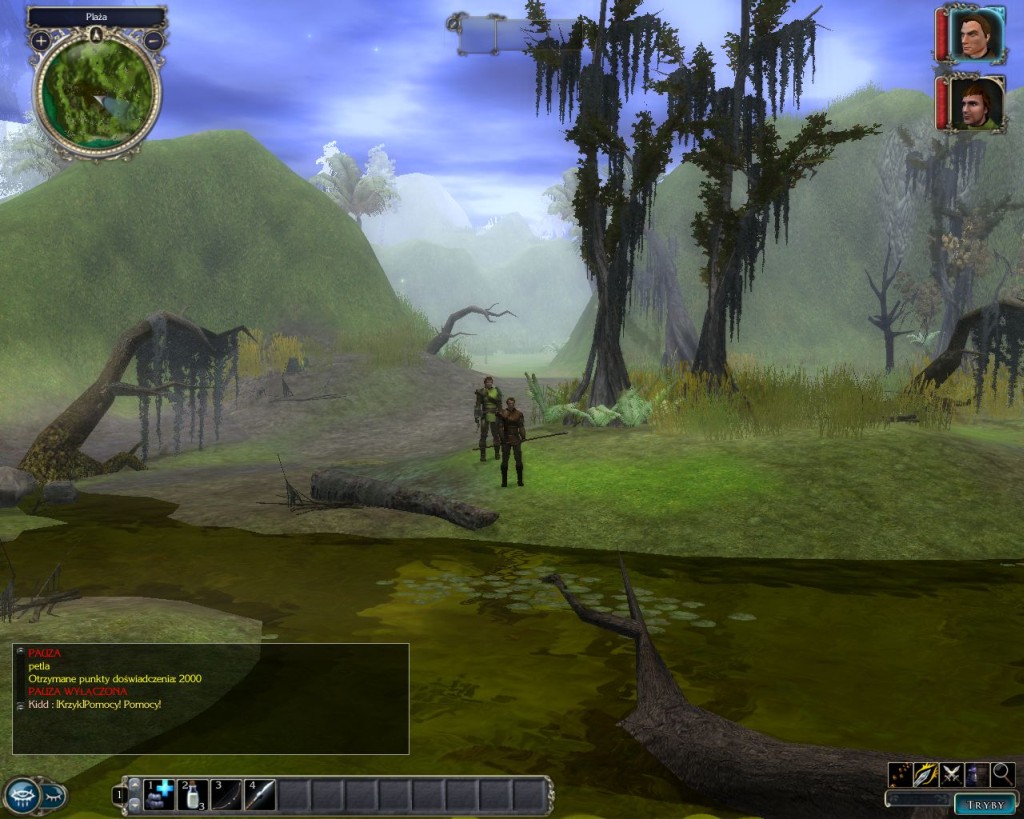The image size is (1024, 819).
Task: Use the potion bottle in hotbar slot 2
Action: coord(192,795)
